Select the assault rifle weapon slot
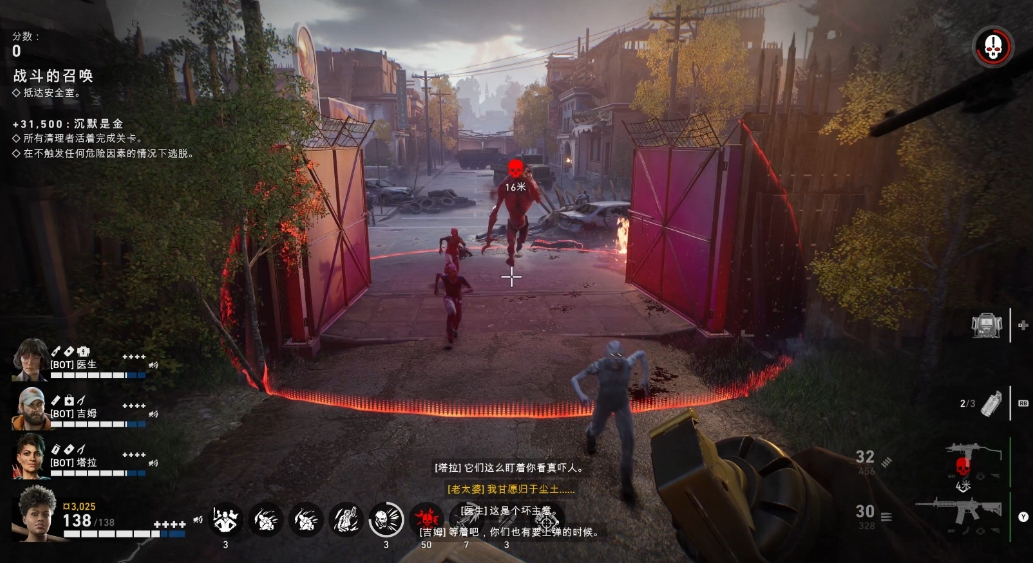This screenshot has height=563, width=1033. (957, 510)
